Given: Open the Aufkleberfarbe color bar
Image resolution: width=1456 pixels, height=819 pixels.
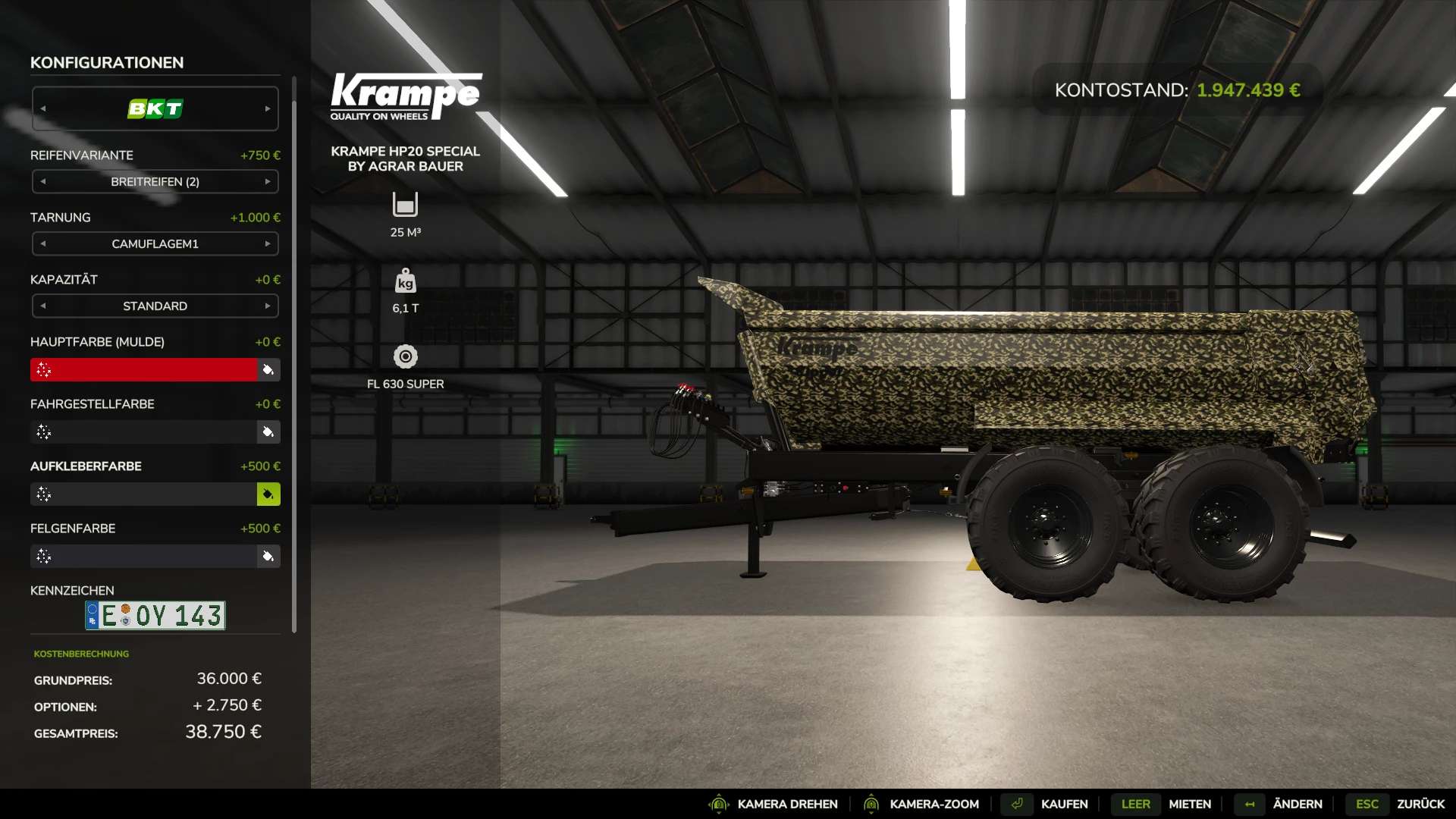Looking at the screenshot, I should tap(144, 494).
